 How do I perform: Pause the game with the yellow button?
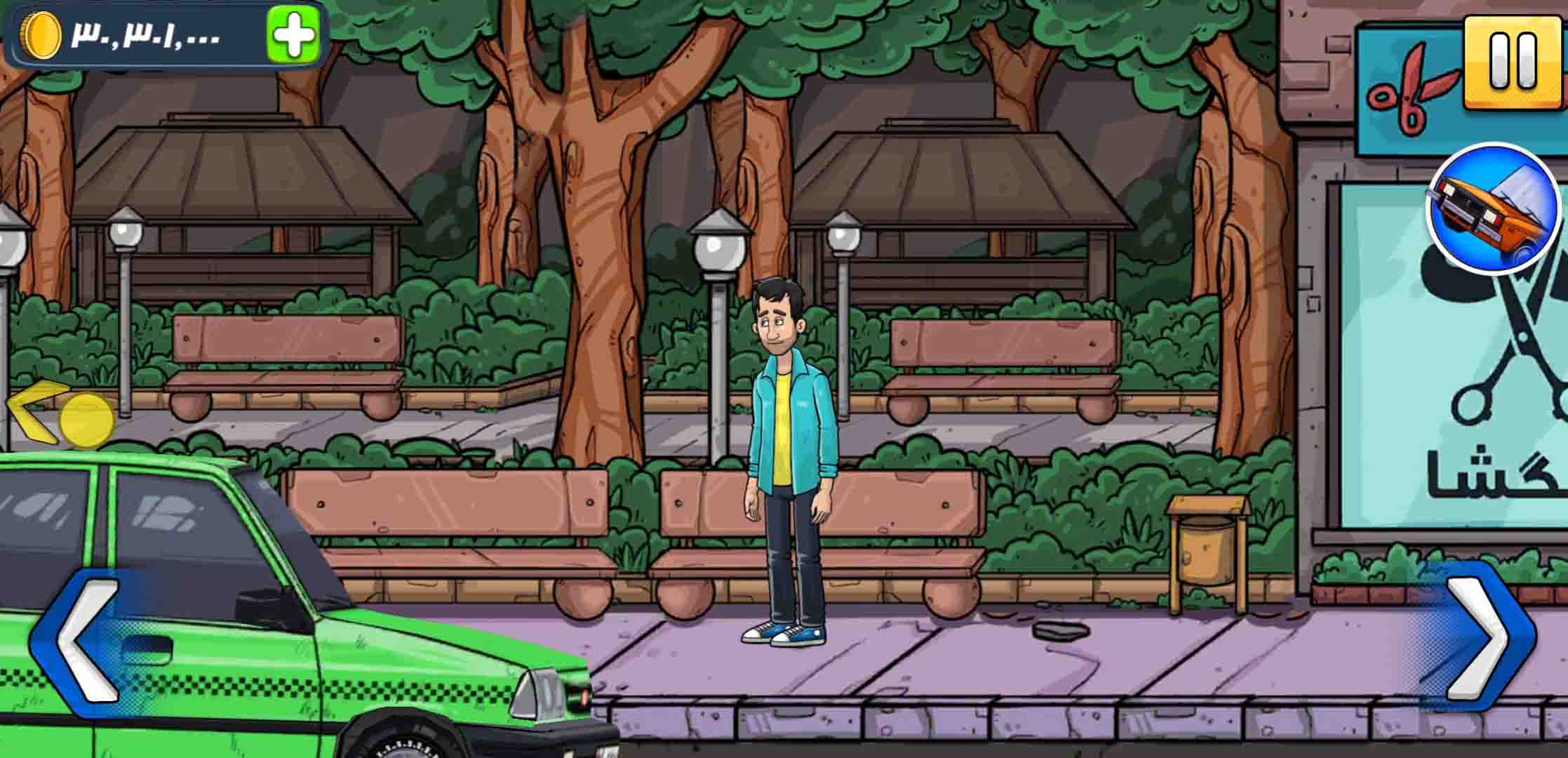point(1513,62)
